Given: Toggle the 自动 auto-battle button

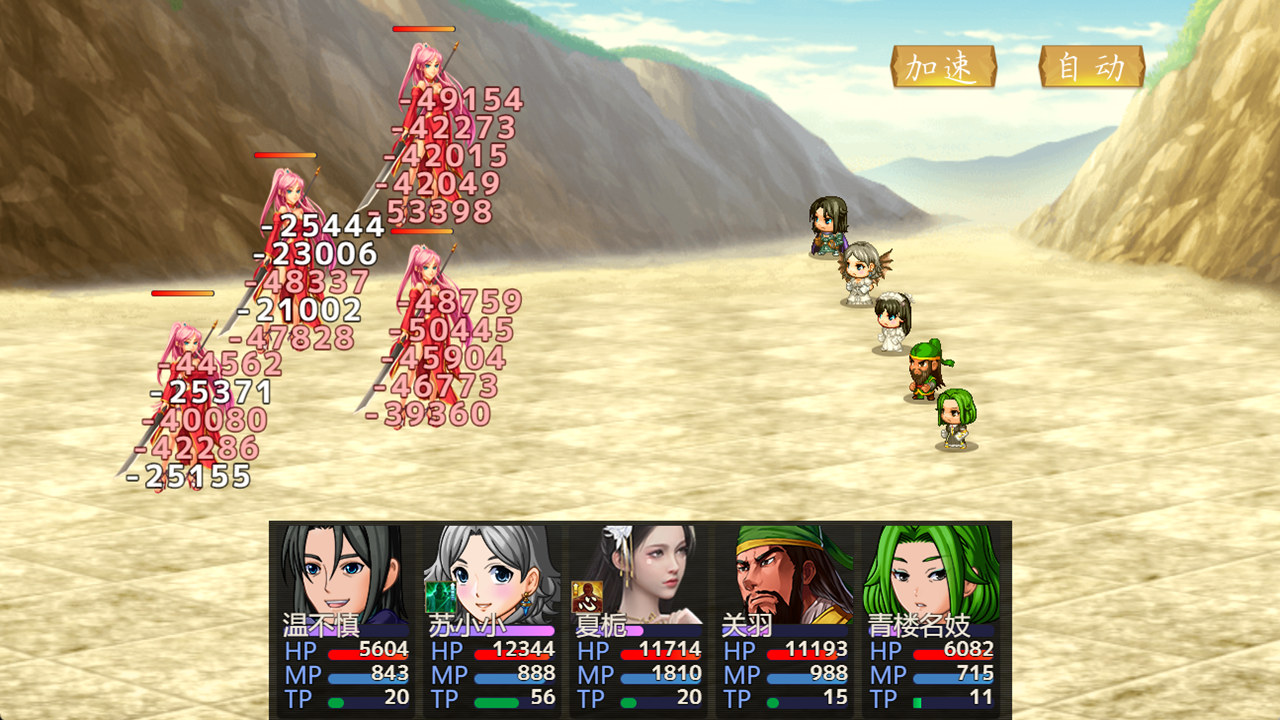Looking at the screenshot, I should coord(1091,67).
